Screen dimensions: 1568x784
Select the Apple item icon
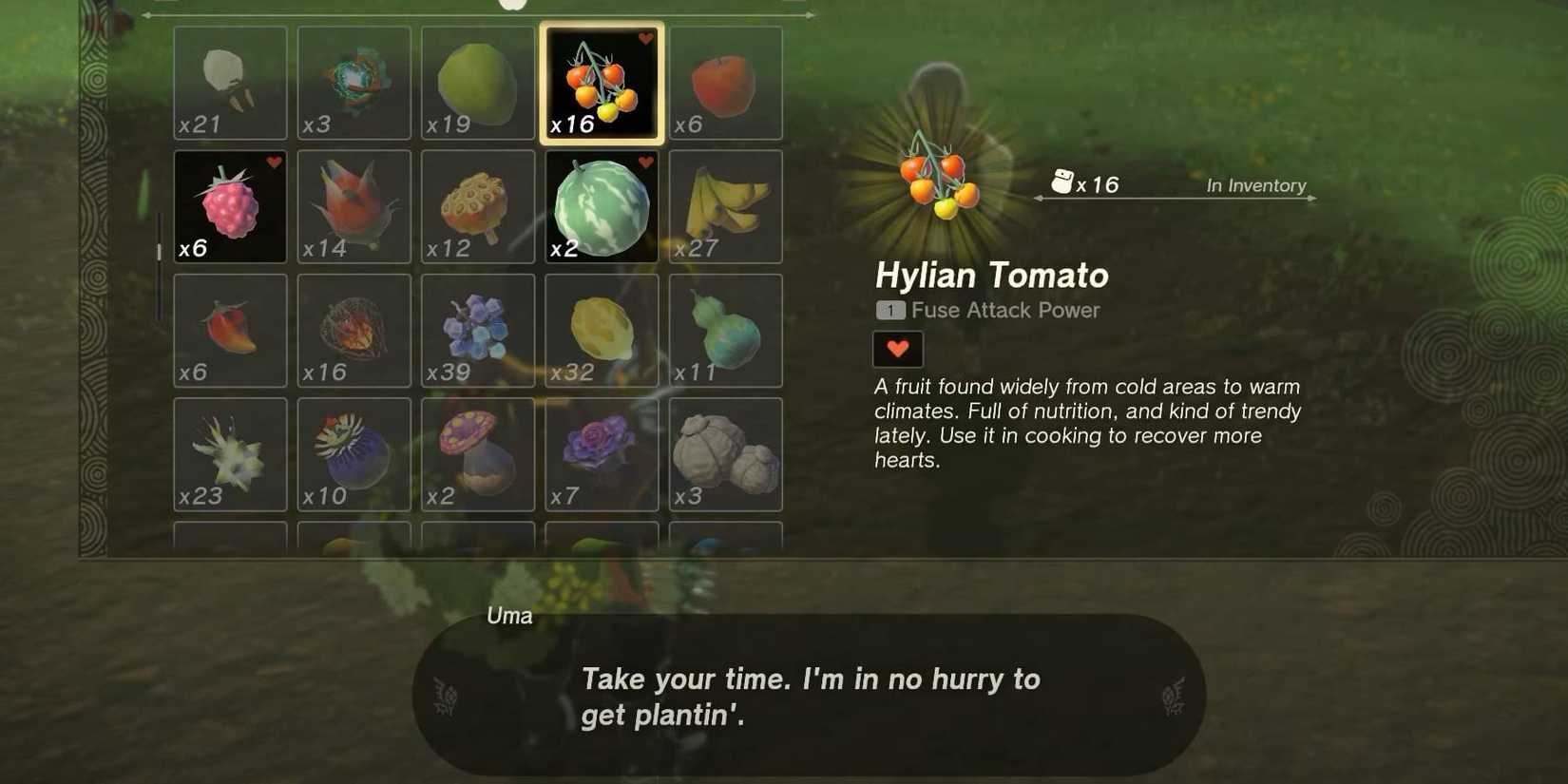pos(725,83)
